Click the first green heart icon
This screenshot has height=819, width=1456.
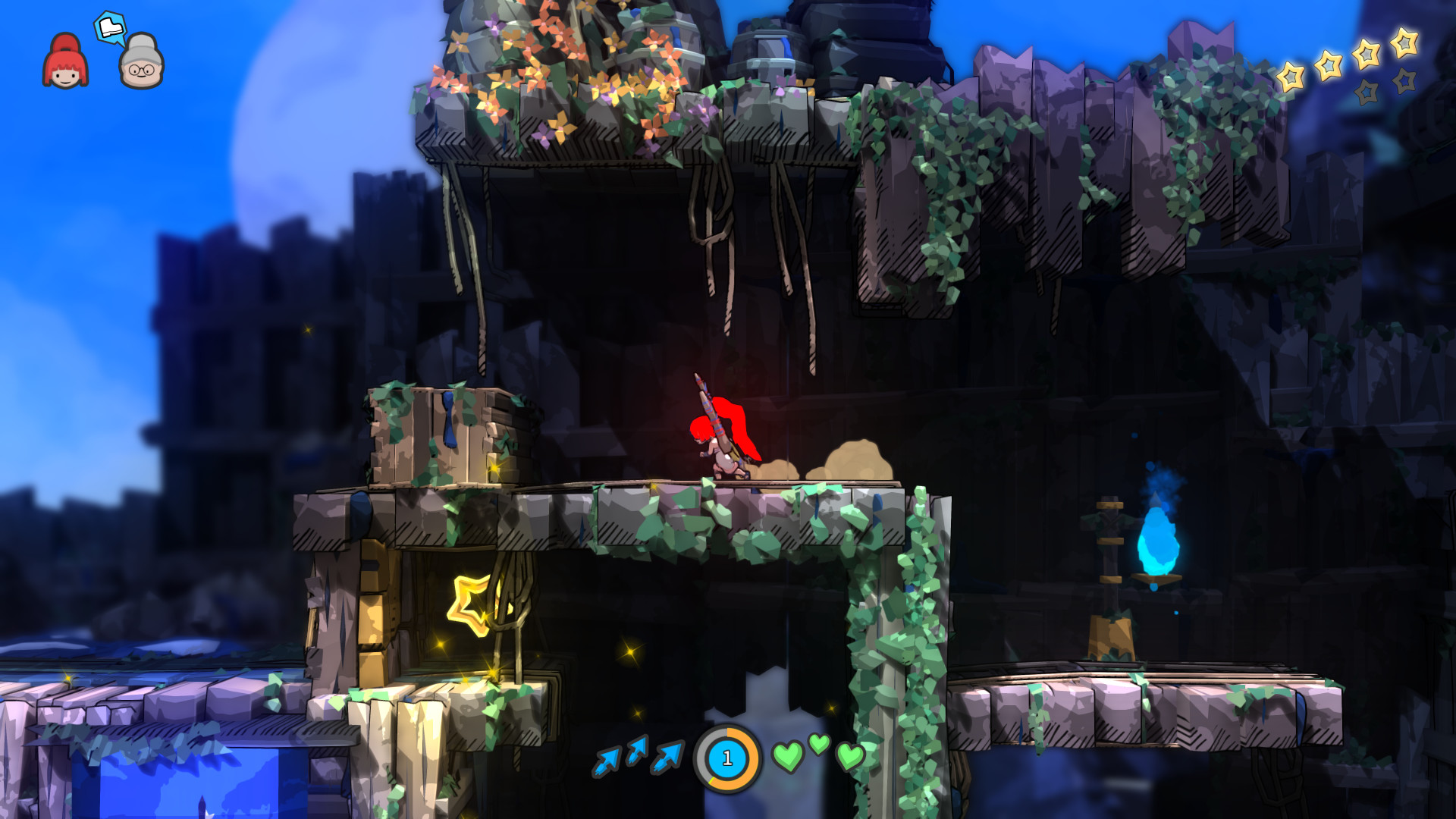pyautogui.click(x=789, y=755)
